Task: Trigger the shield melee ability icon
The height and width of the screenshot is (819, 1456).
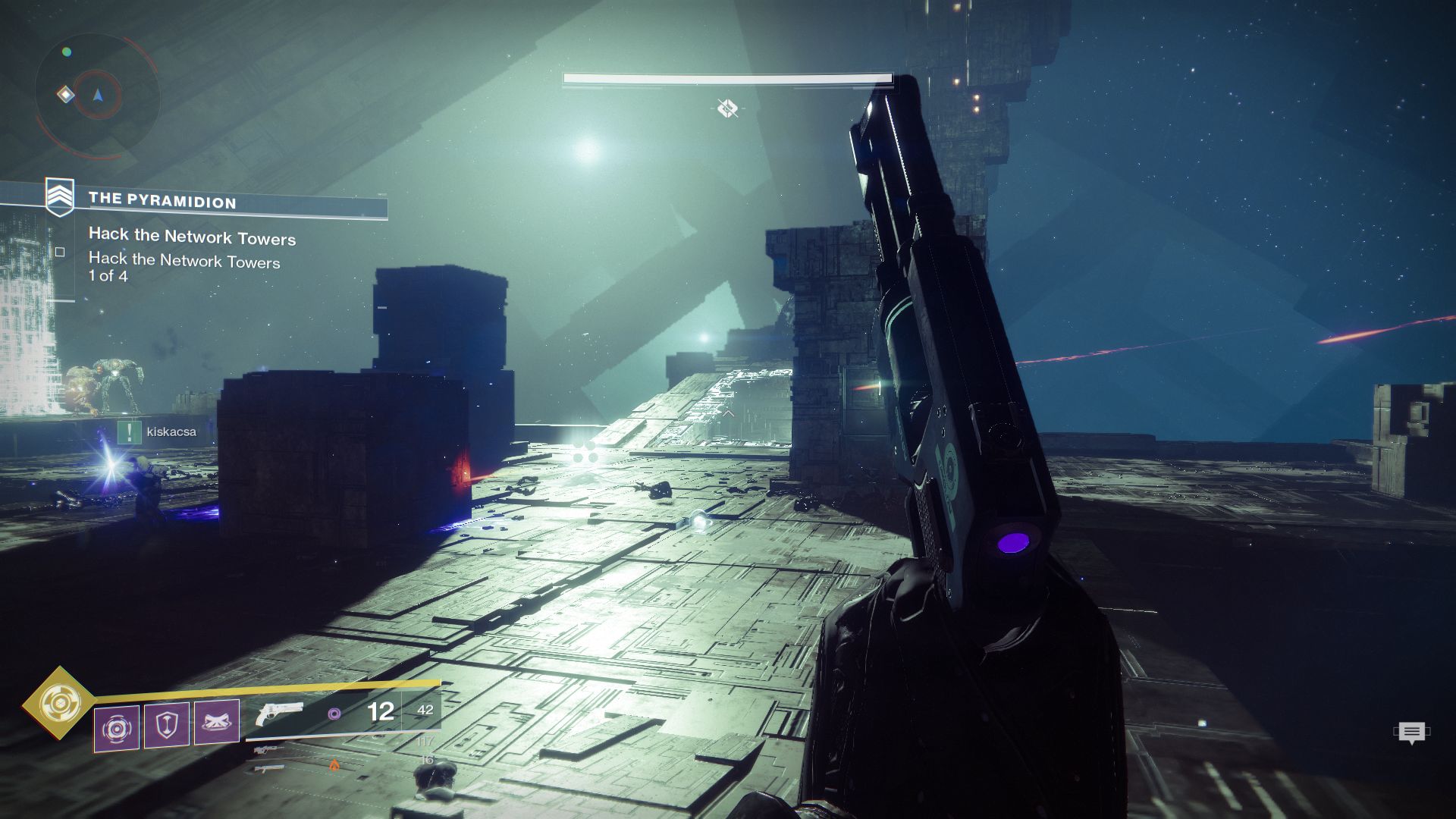Action: click(167, 726)
